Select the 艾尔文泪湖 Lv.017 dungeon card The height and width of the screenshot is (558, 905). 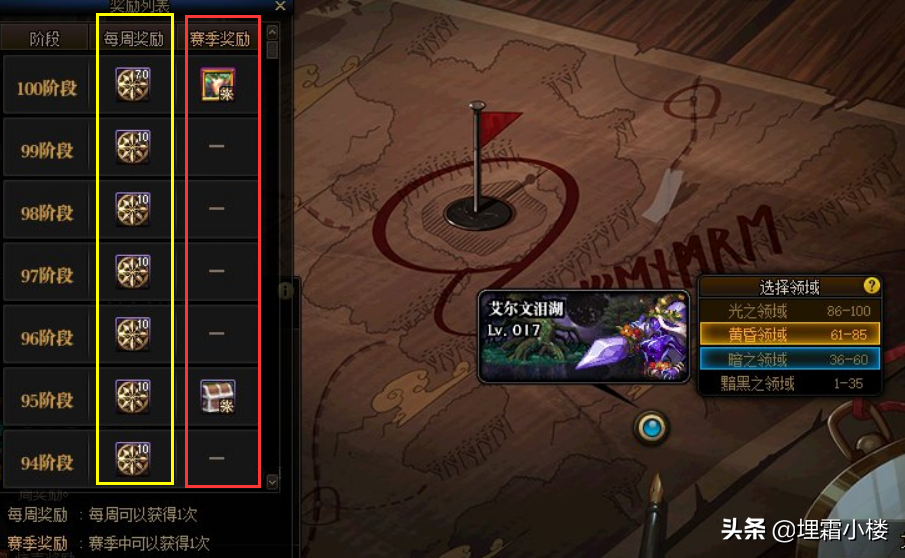583,337
